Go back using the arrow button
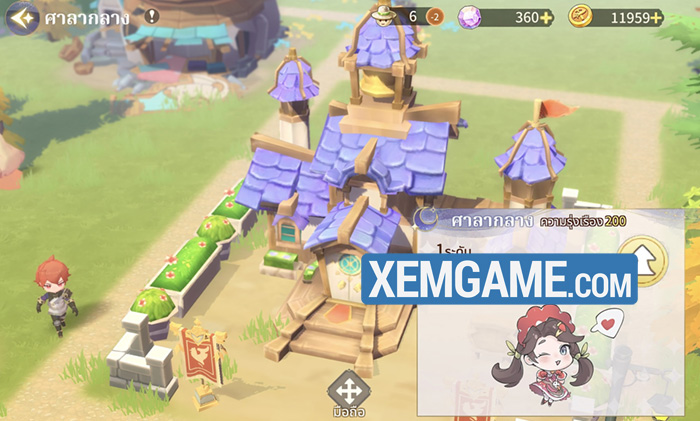Viewport: 700px width, 421px height. 22,17
